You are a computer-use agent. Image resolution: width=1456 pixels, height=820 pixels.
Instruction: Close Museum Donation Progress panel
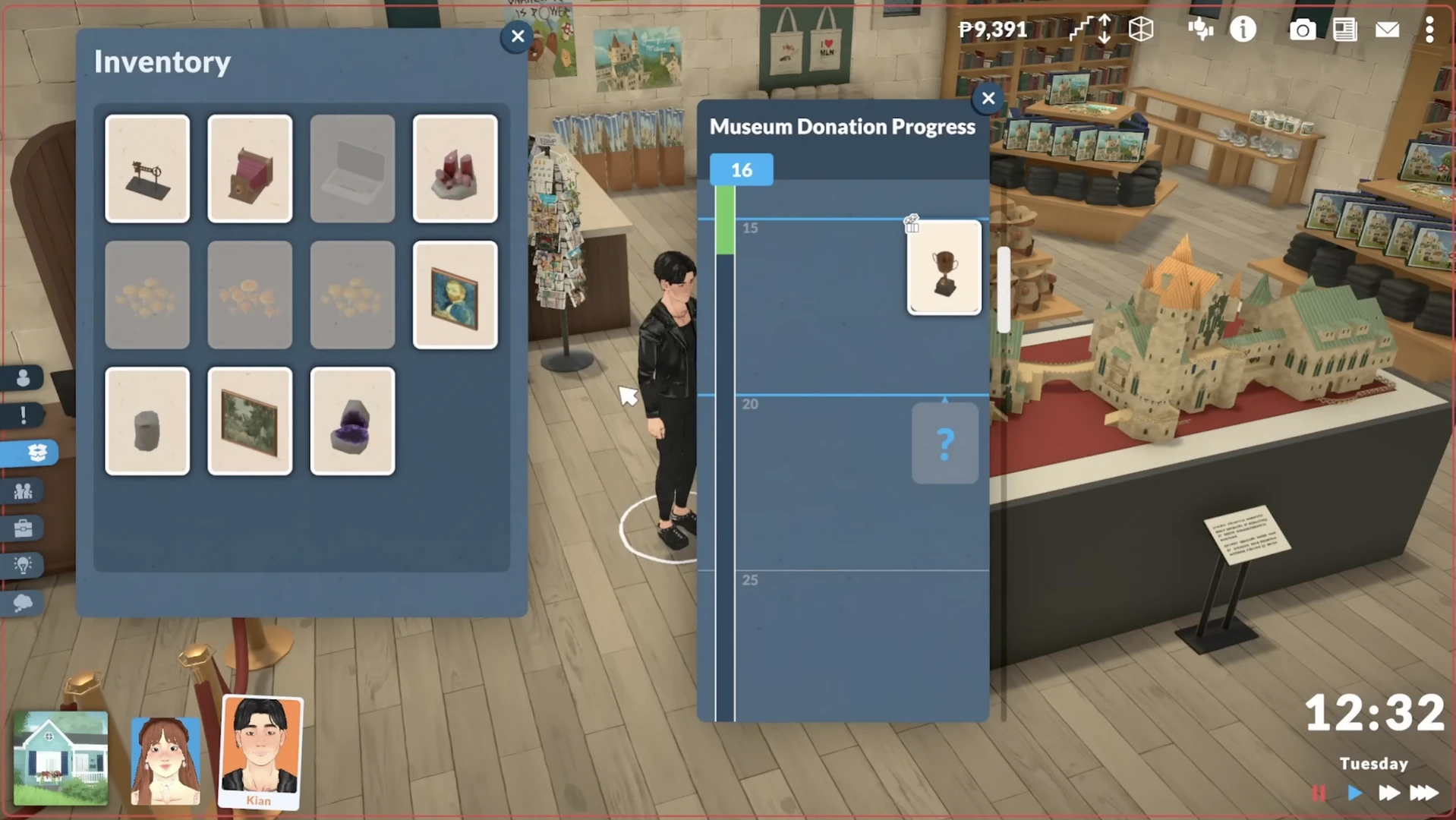click(988, 98)
